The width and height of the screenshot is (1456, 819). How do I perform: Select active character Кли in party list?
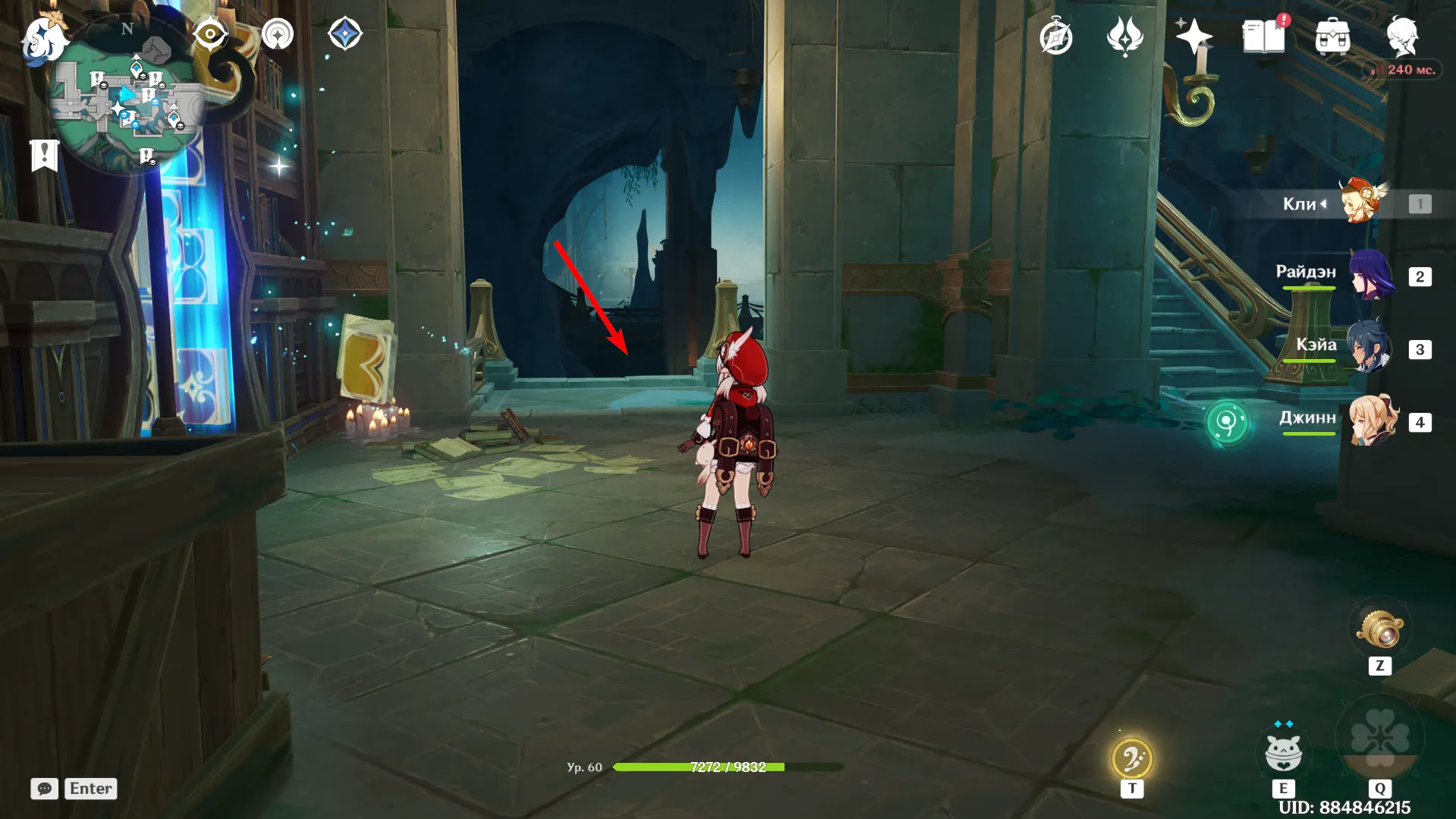pyautogui.click(x=1362, y=202)
